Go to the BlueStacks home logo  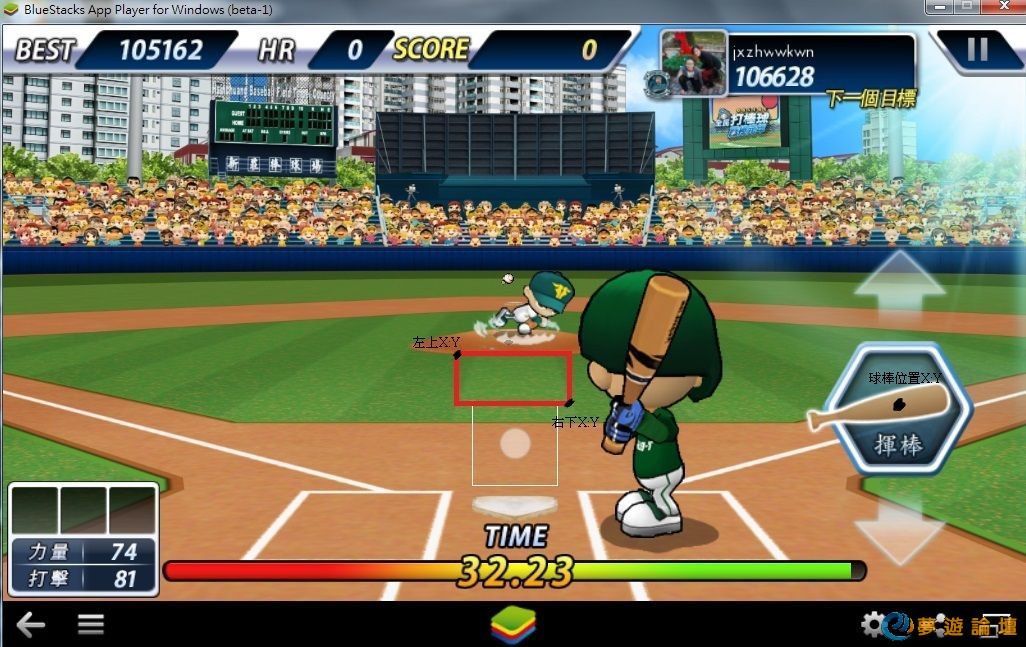[x=513, y=625]
